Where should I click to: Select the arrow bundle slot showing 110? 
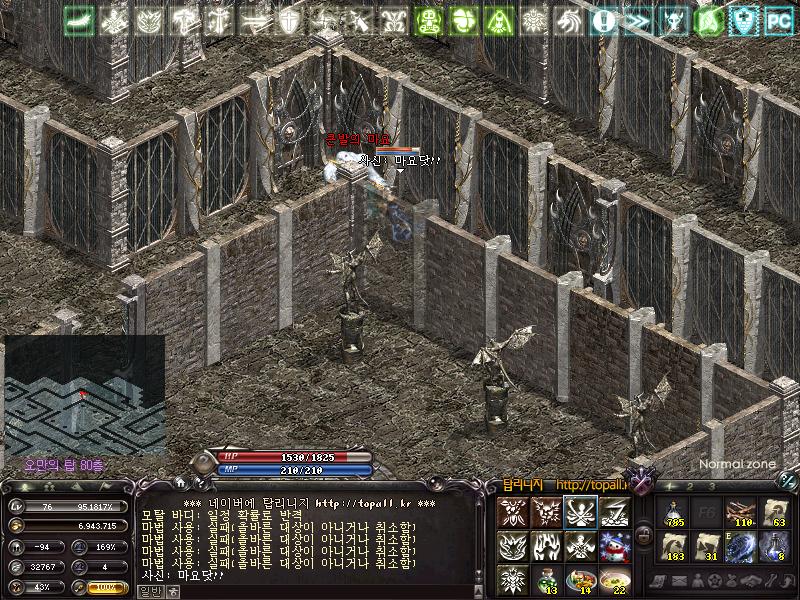coord(741,512)
